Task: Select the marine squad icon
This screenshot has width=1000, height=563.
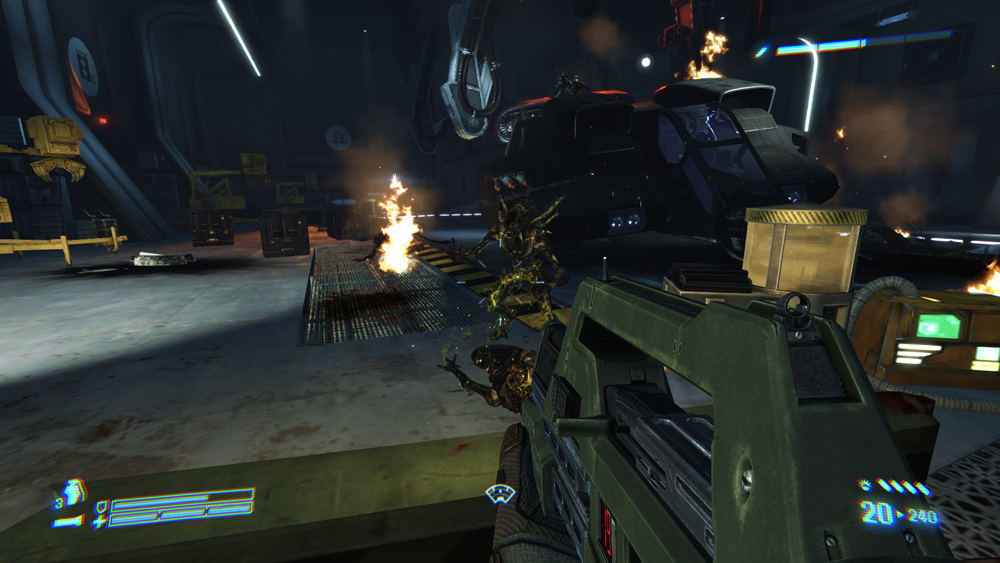Action: click(x=72, y=493)
